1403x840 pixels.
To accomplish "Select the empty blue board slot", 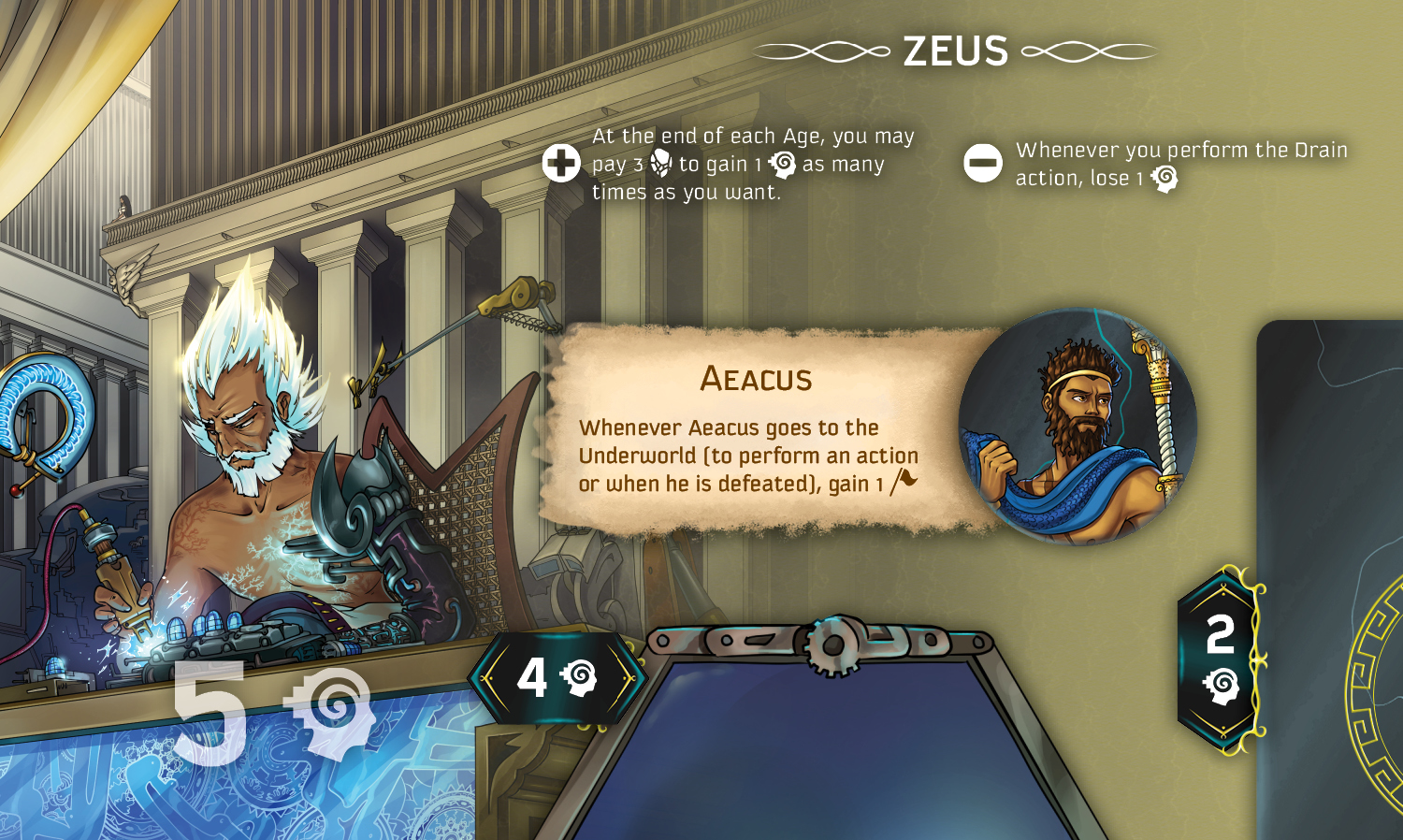I will (823, 748).
